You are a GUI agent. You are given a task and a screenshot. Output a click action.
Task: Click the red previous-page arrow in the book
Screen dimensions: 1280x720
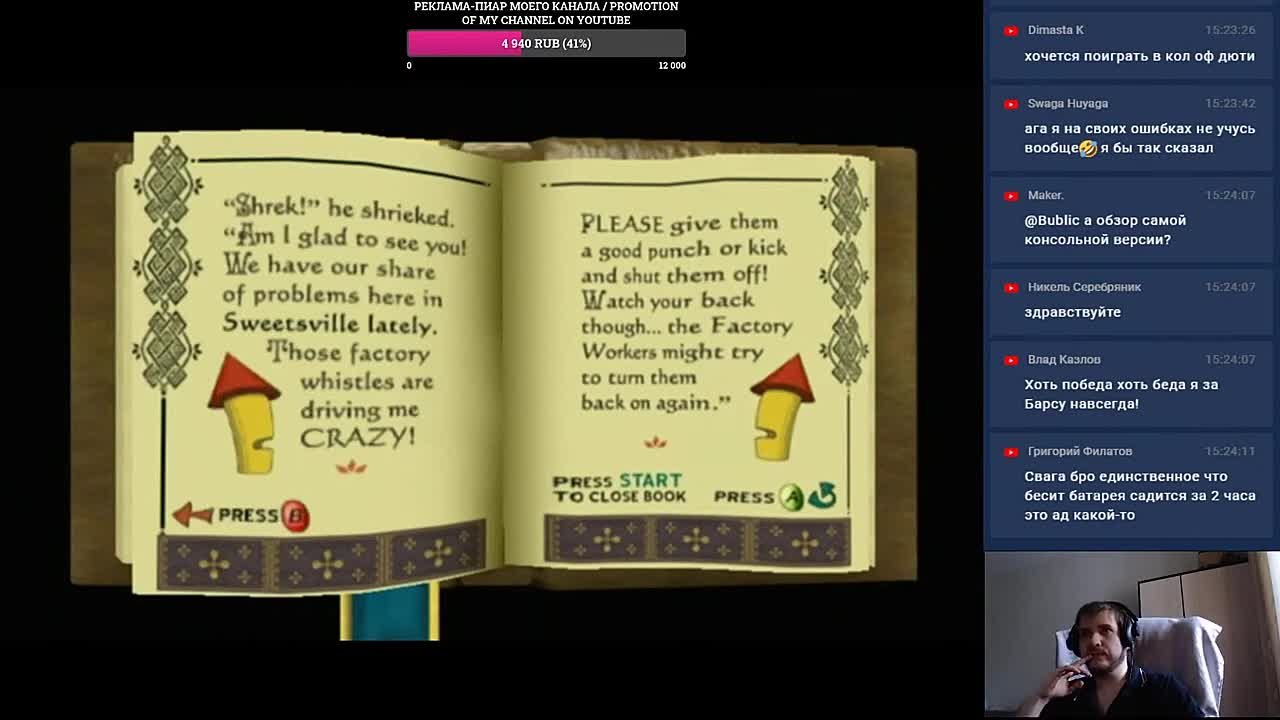(192, 514)
